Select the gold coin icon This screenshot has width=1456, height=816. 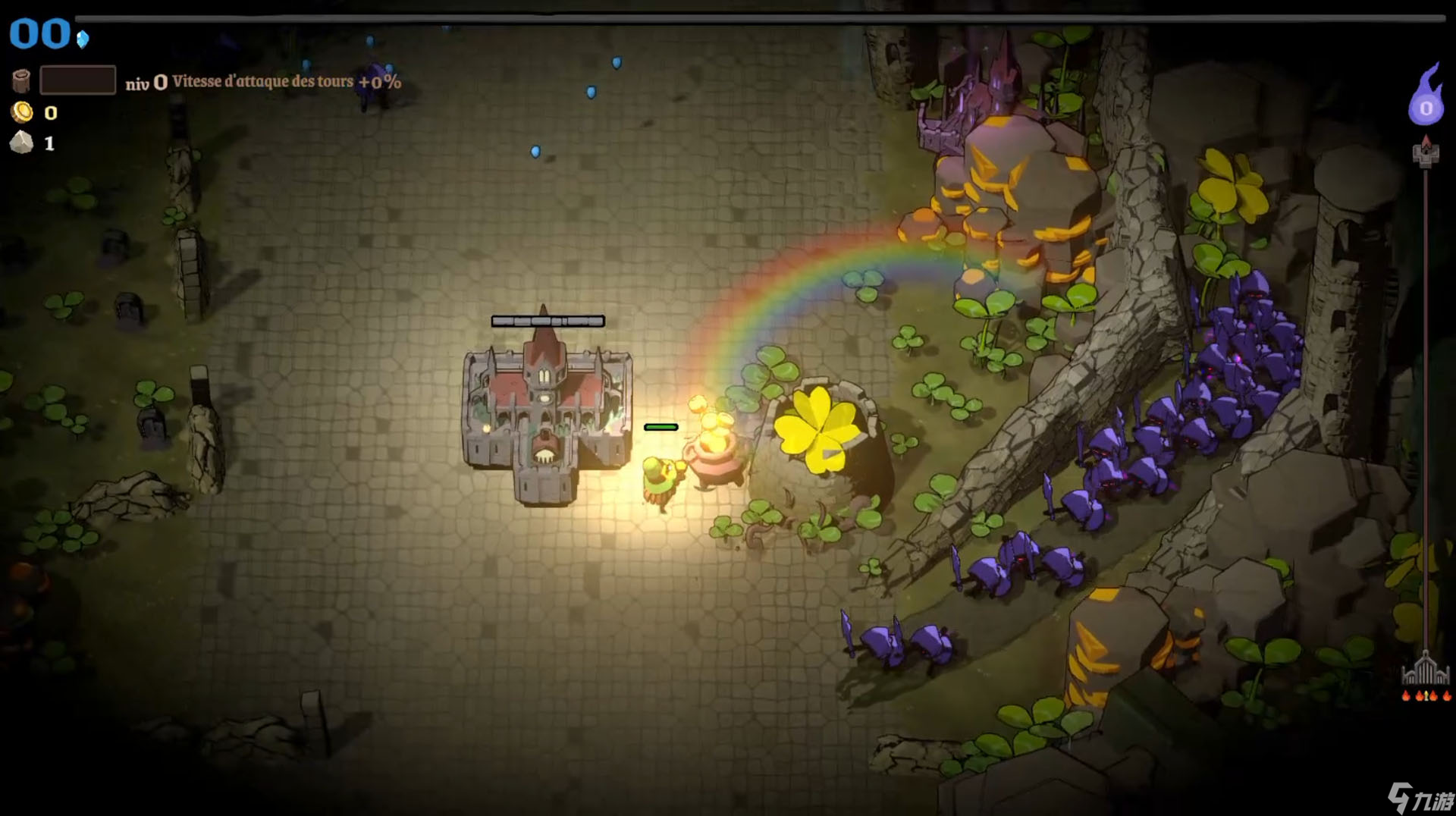point(22,112)
